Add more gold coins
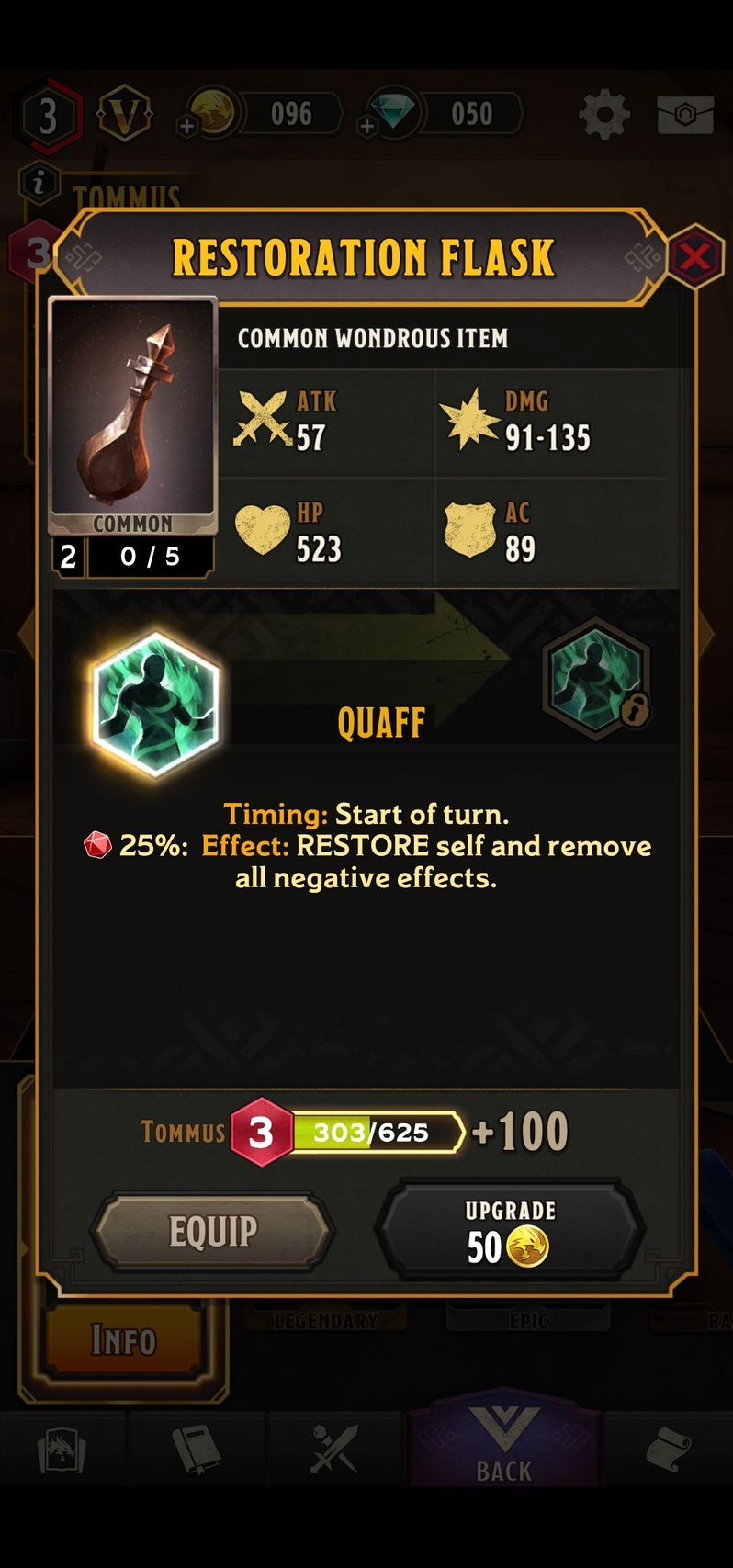The image size is (733, 1568). click(188, 126)
